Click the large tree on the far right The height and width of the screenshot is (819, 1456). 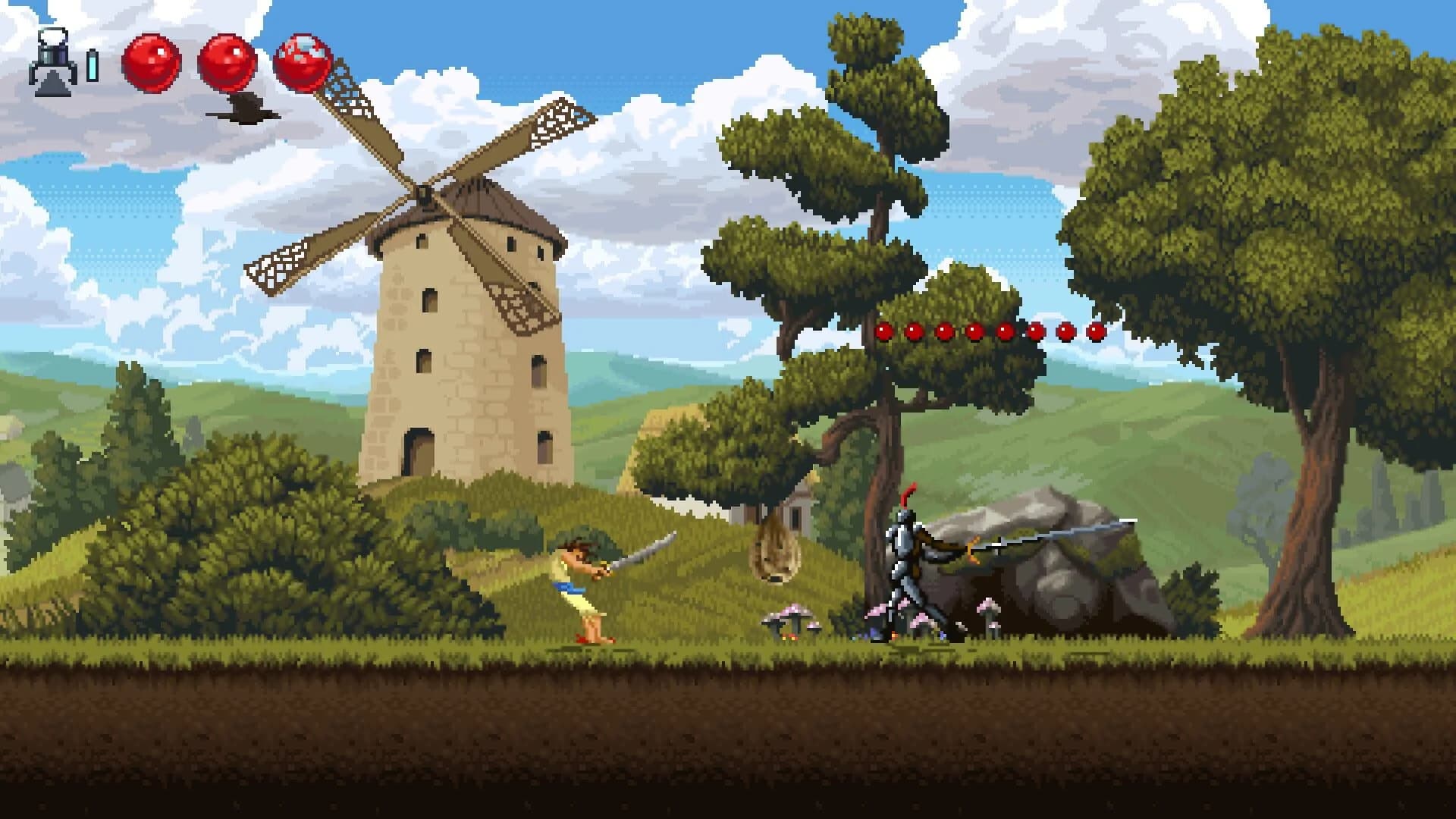tap(1289, 227)
